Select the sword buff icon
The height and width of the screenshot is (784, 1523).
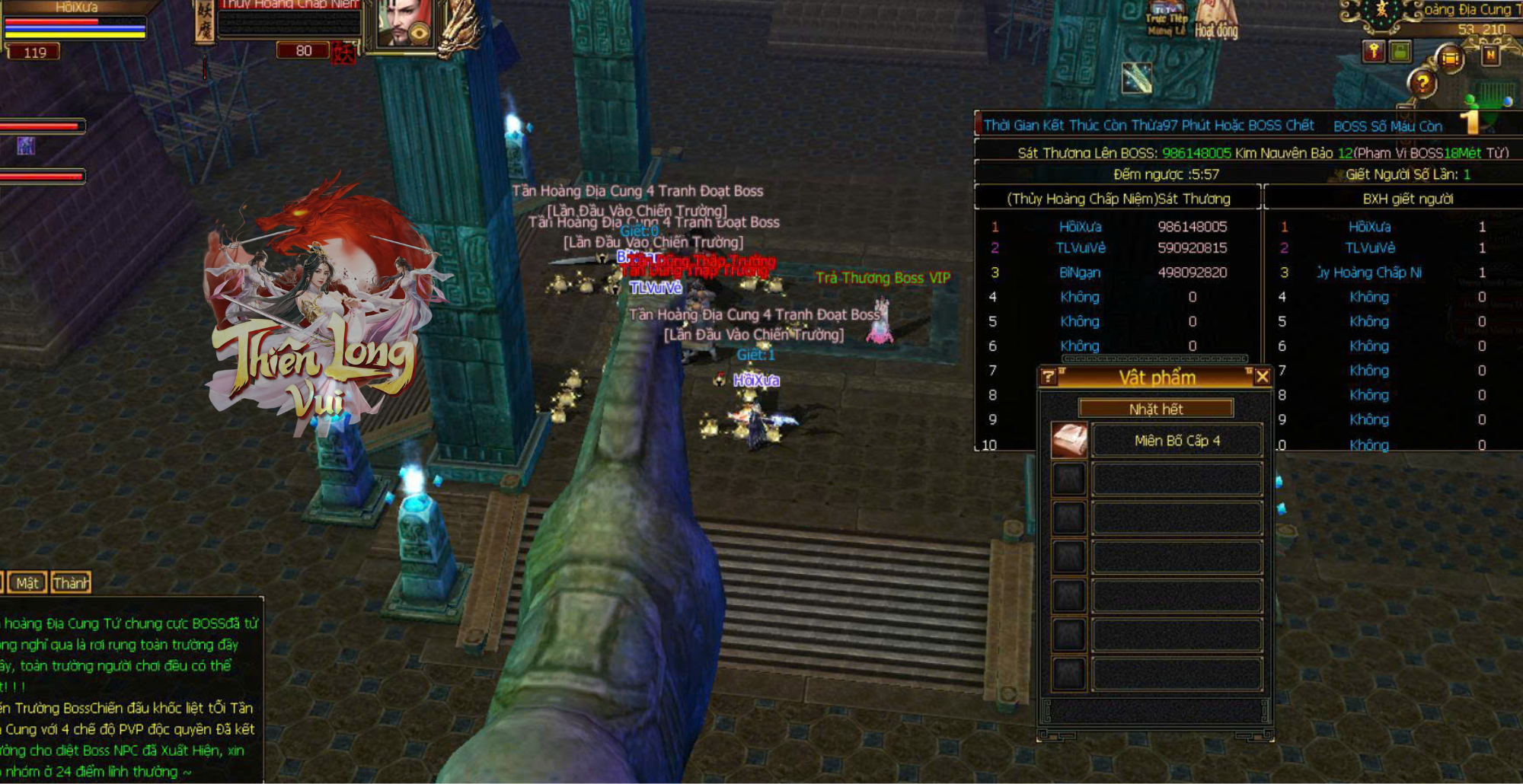point(1137,77)
